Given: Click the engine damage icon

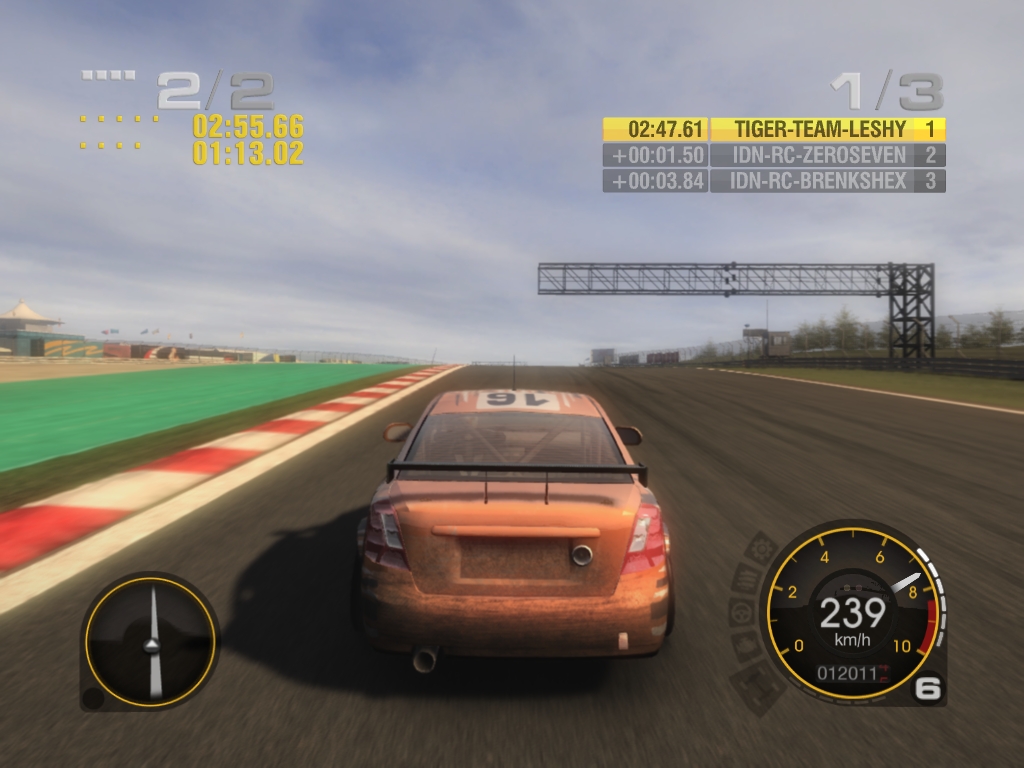Looking at the screenshot, I should (747, 646).
